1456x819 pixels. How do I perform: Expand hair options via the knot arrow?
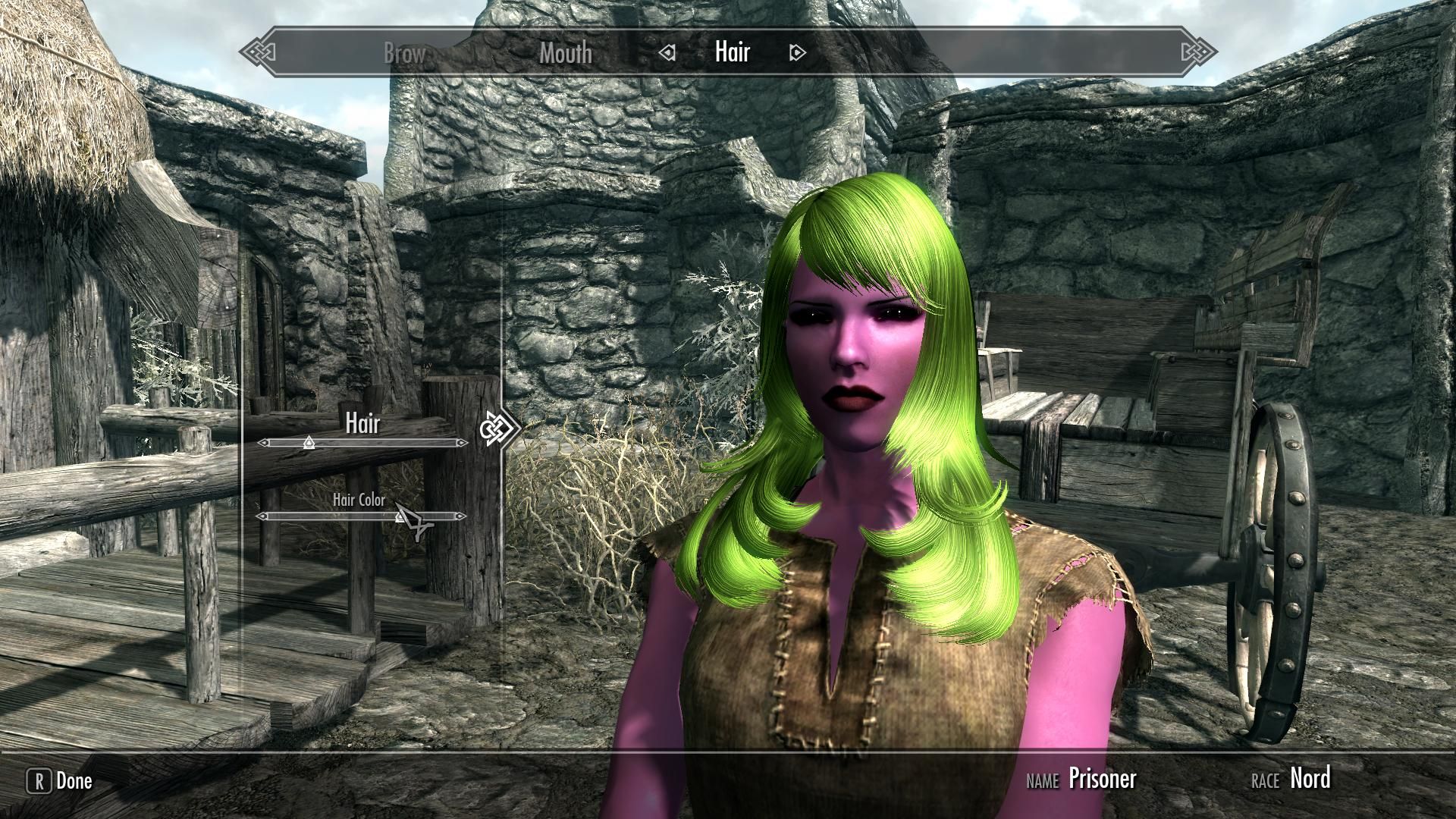click(x=500, y=428)
